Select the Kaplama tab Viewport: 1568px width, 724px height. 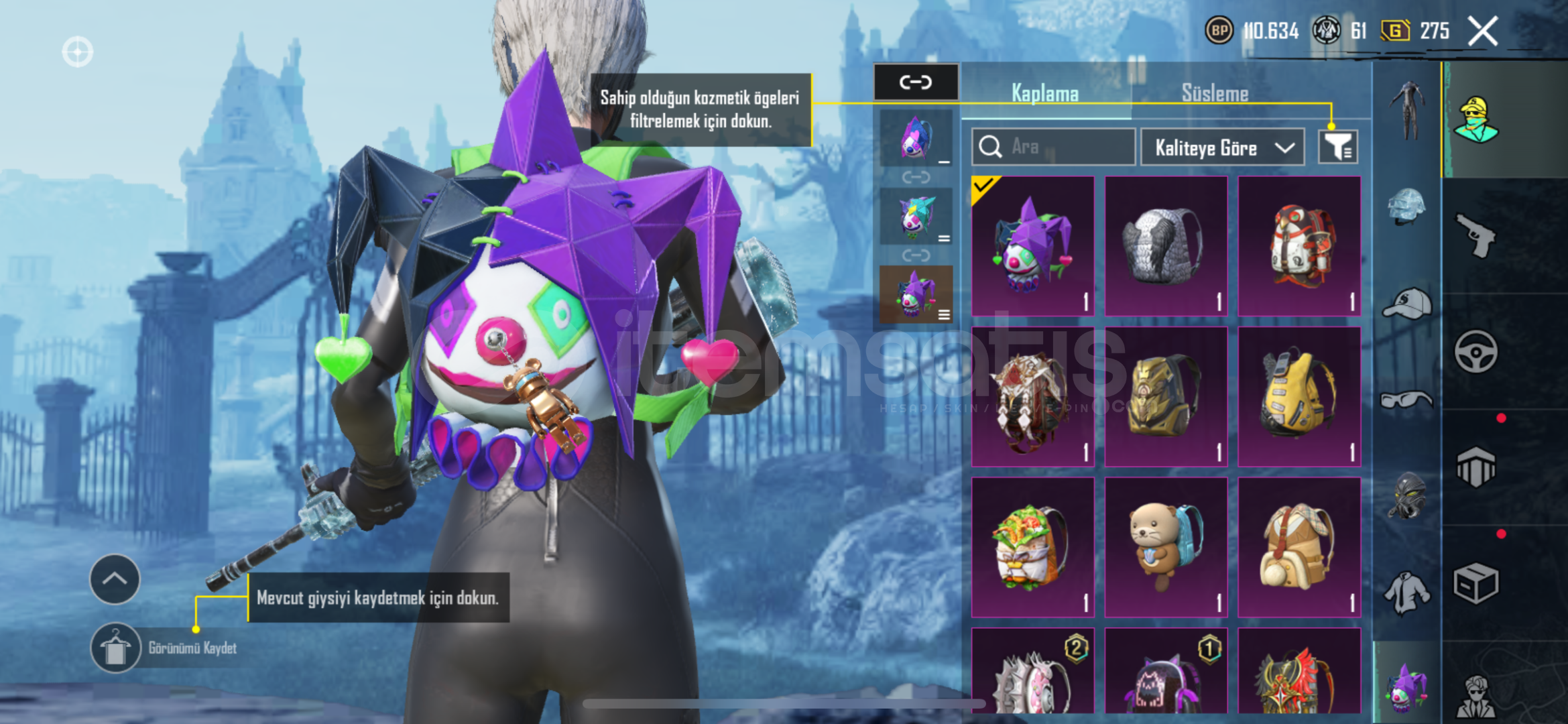pyautogui.click(x=1044, y=93)
